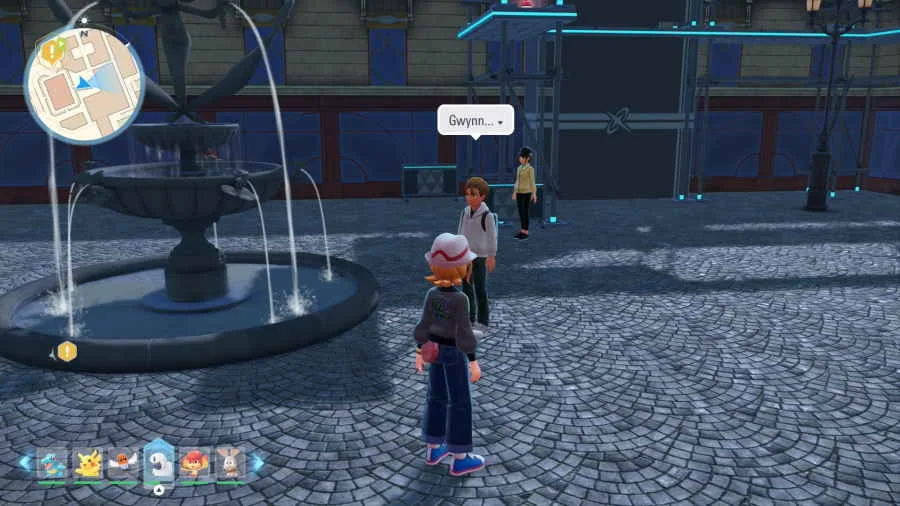Click the orange quest marker on the minimap
Image resolution: width=900 pixels, height=506 pixels.
coord(48,51)
